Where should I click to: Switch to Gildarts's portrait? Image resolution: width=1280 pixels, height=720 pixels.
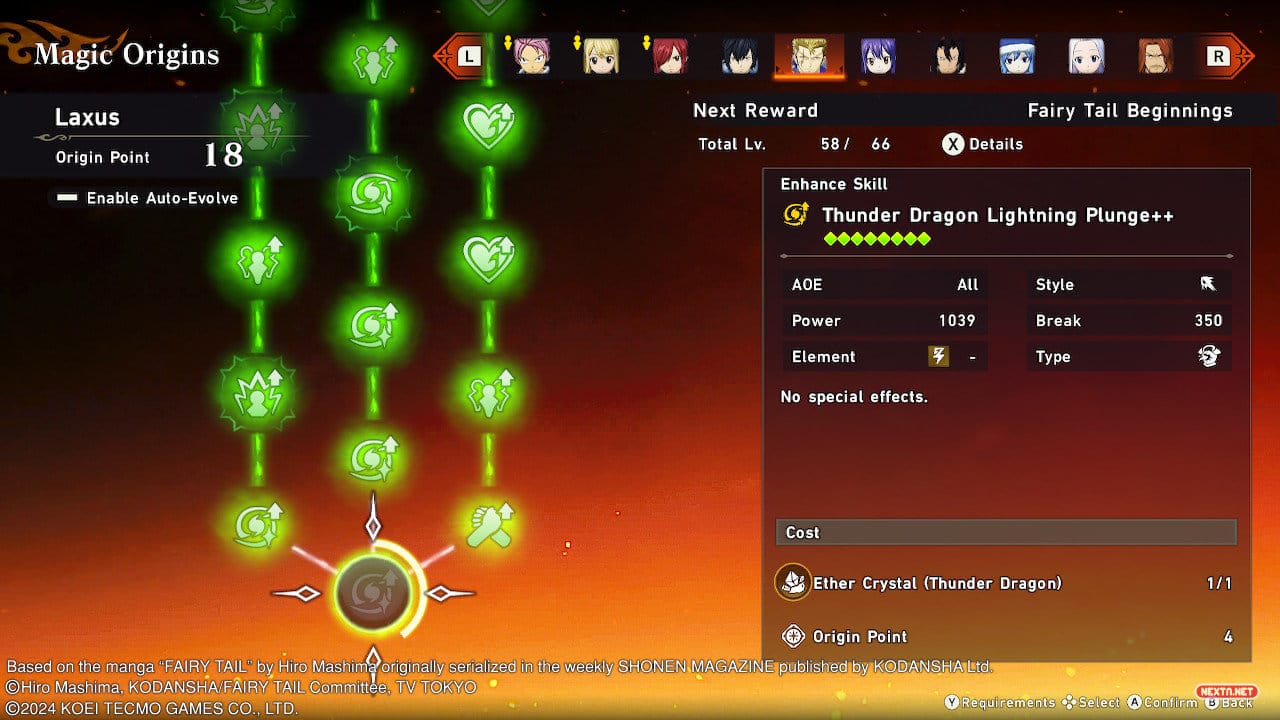coord(1155,57)
